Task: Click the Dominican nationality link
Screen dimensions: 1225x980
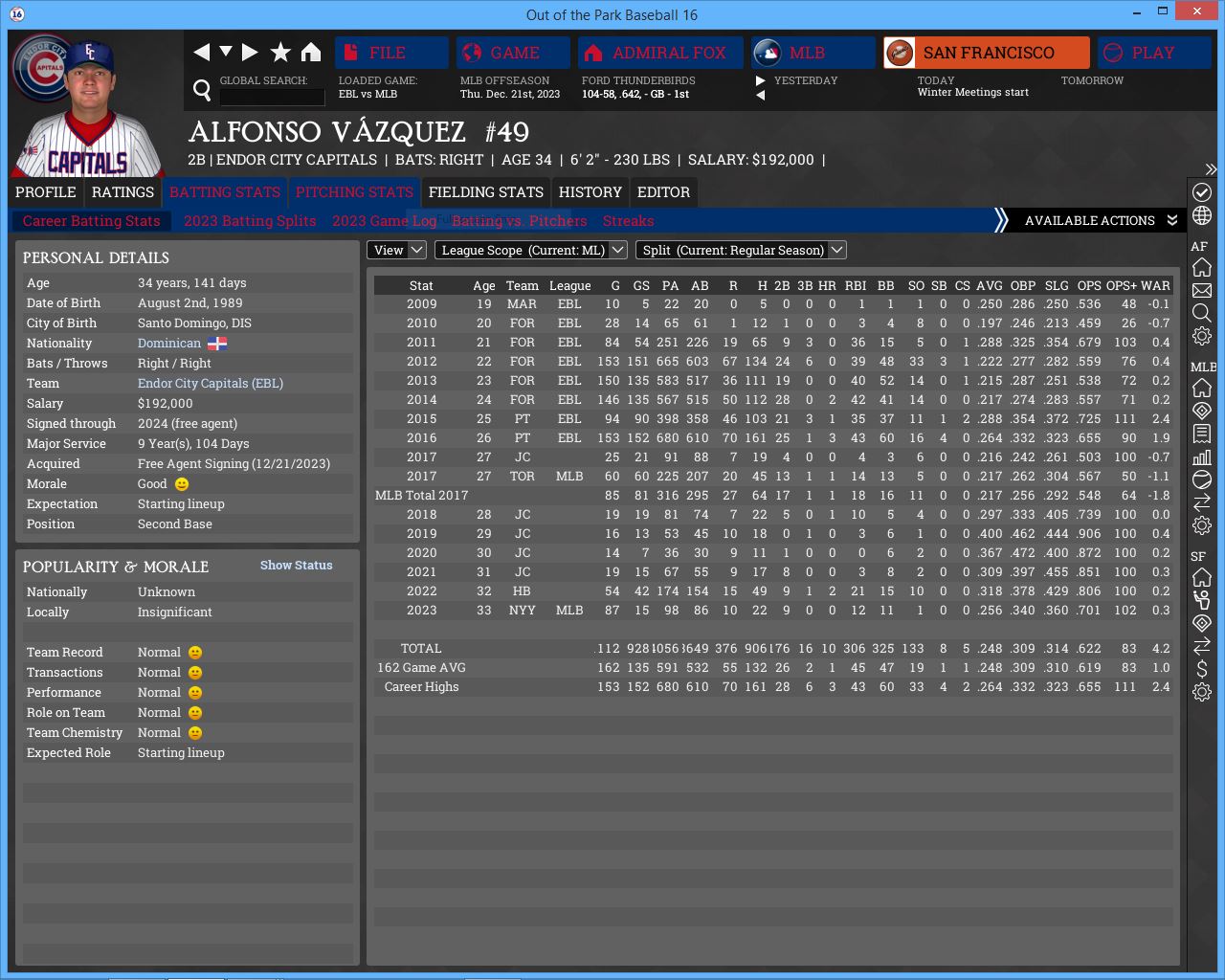Action: (x=169, y=344)
